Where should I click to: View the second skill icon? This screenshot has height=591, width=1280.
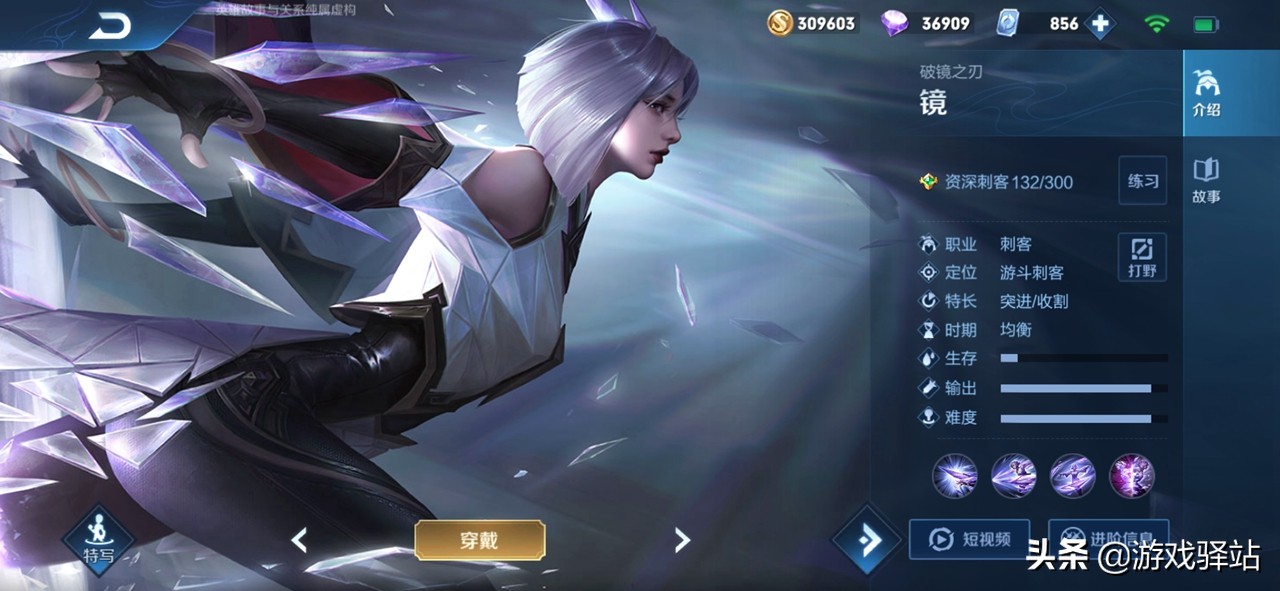point(1013,475)
